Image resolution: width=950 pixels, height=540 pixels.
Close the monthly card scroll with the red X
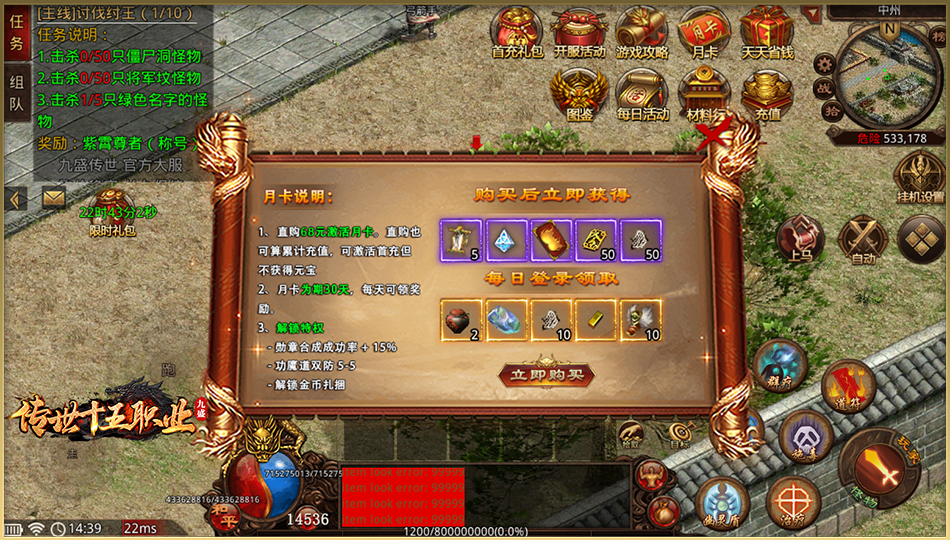[714, 137]
